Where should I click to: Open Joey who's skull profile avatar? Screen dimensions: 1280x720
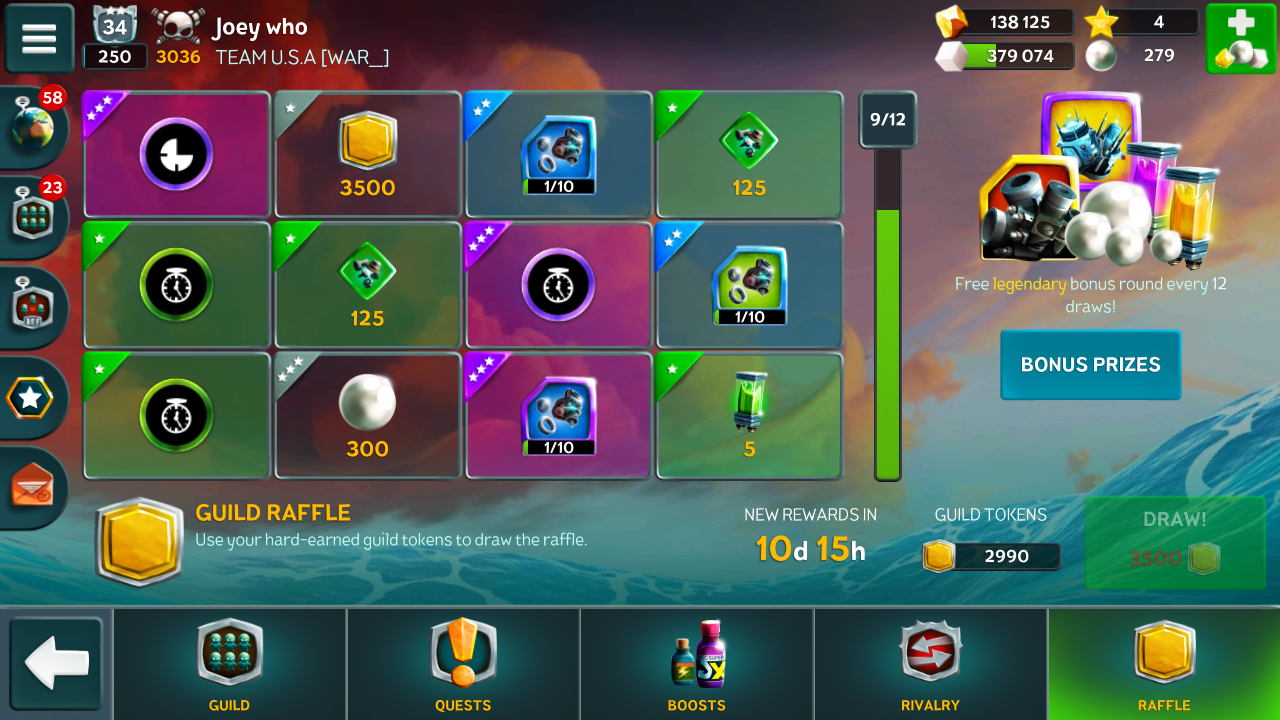(x=178, y=27)
